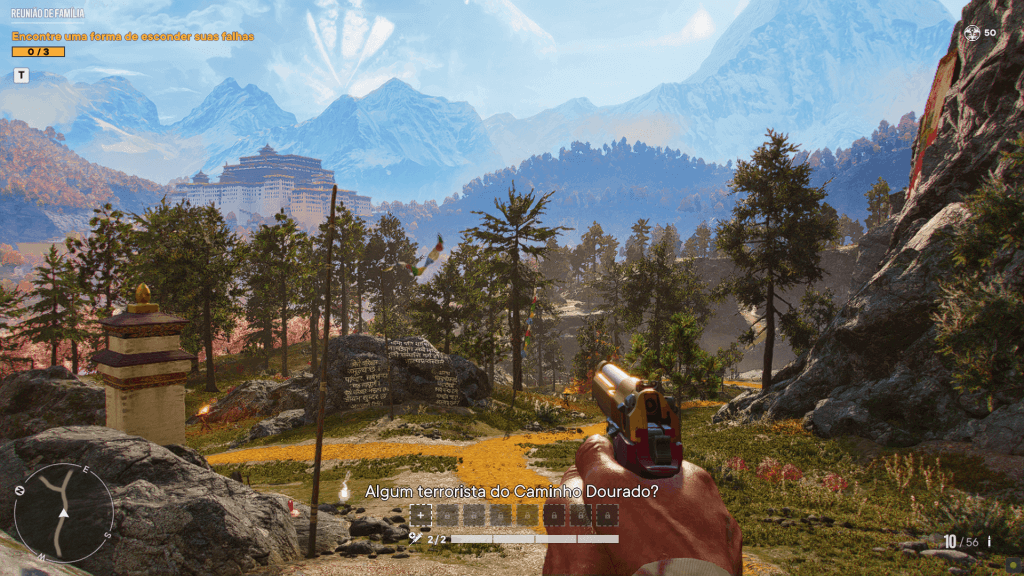Click the healing syringe icon
Screen dimensions: 1024x576
tap(415, 538)
